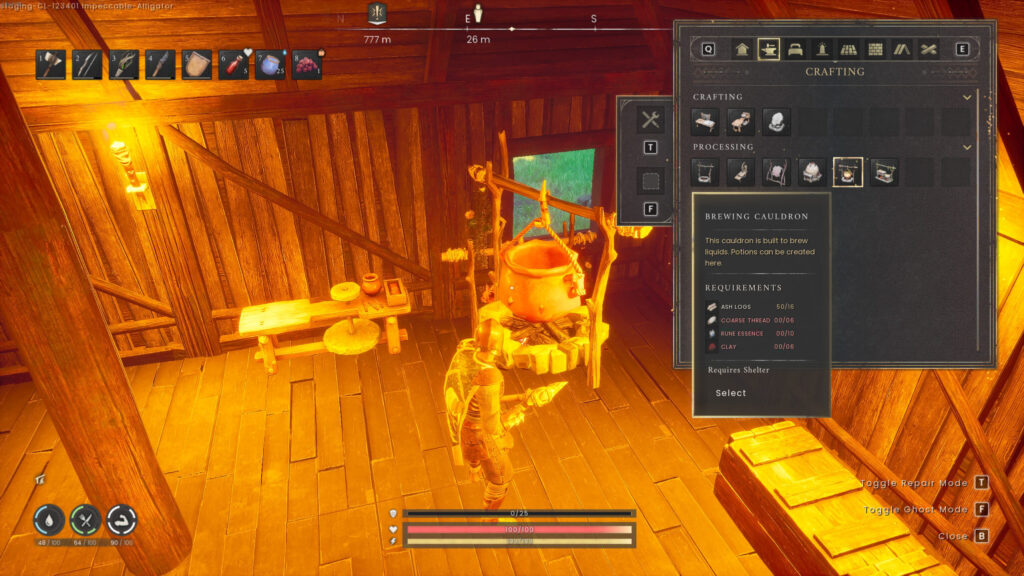Select the red berries hotbar slot
Image resolution: width=1024 pixels, height=576 pixels.
point(306,64)
